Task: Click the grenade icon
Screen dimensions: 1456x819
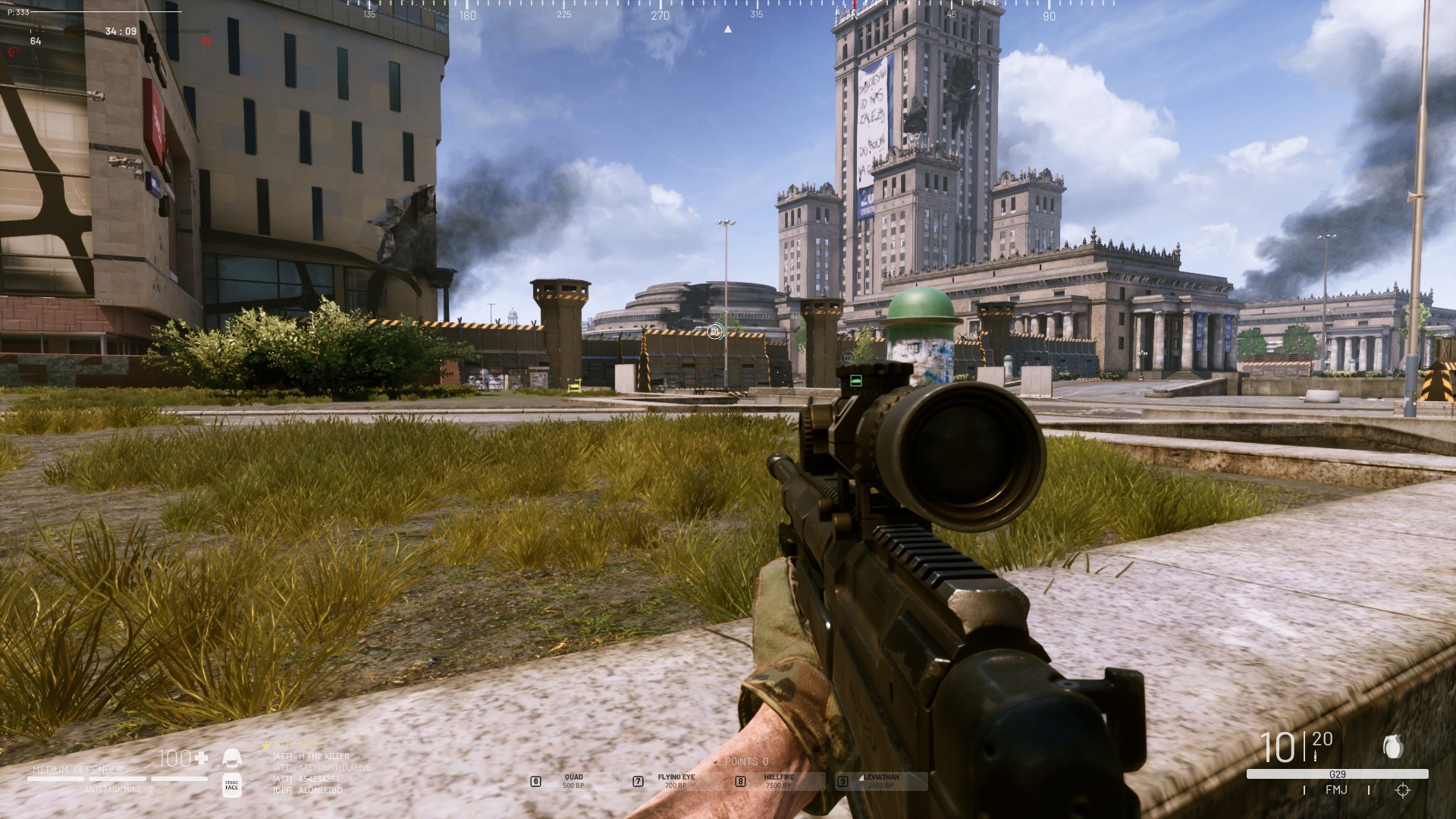Action: (1392, 747)
